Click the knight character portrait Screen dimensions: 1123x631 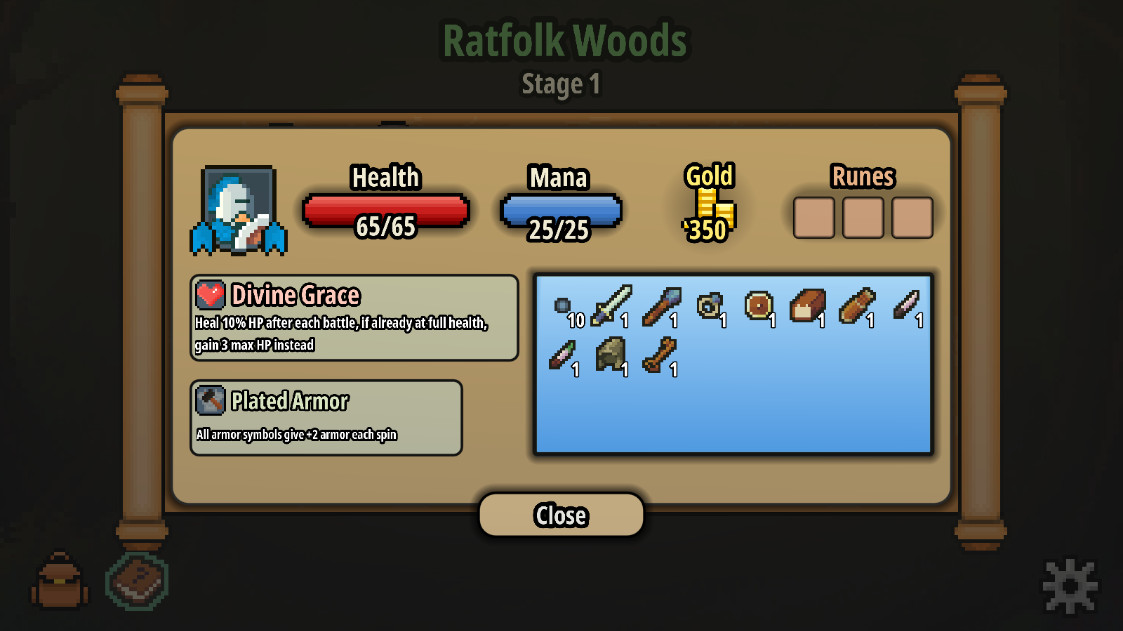pos(238,211)
